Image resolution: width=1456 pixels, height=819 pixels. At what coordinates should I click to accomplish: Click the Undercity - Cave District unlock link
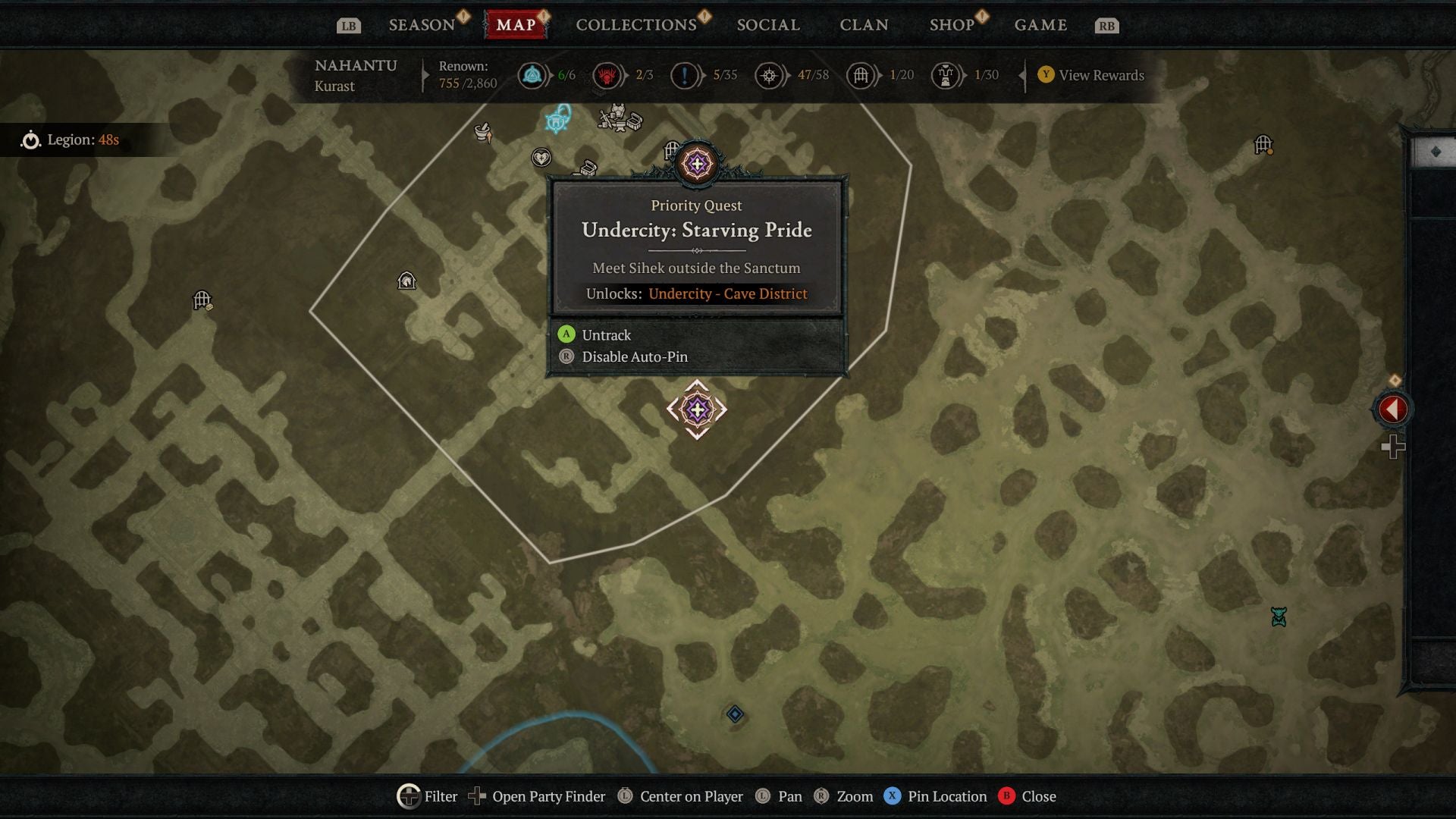click(x=727, y=293)
